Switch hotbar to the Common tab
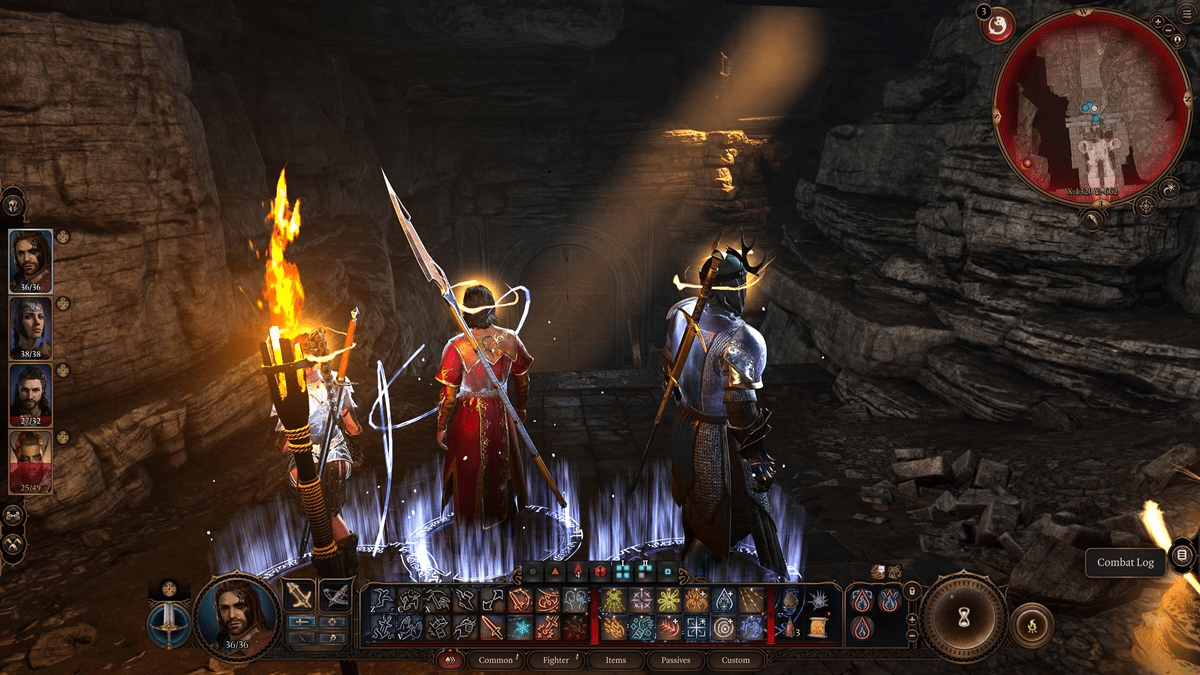Image resolution: width=1200 pixels, height=675 pixels. coord(496,660)
